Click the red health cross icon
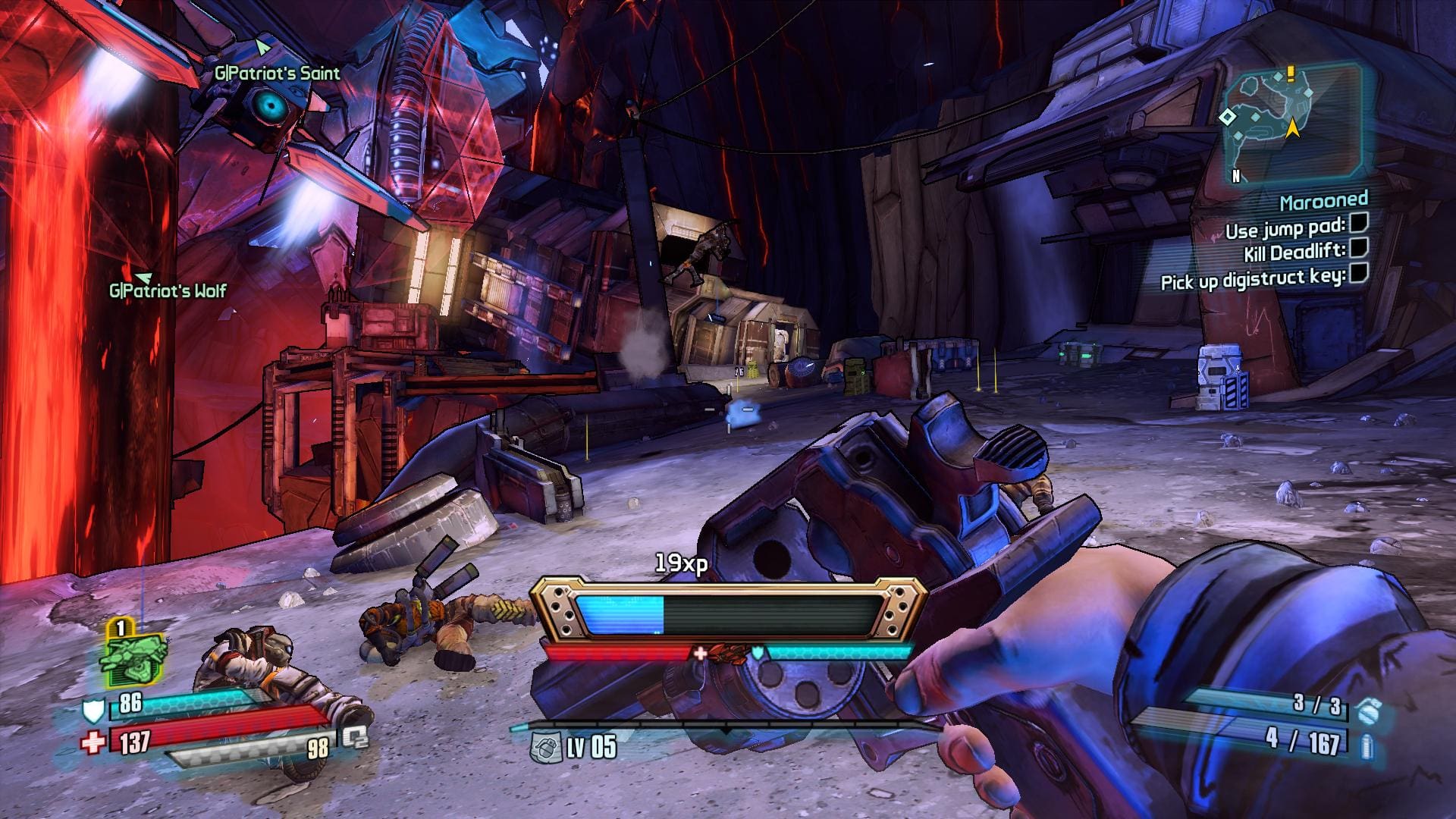The image size is (1456, 819). coord(93,741)
